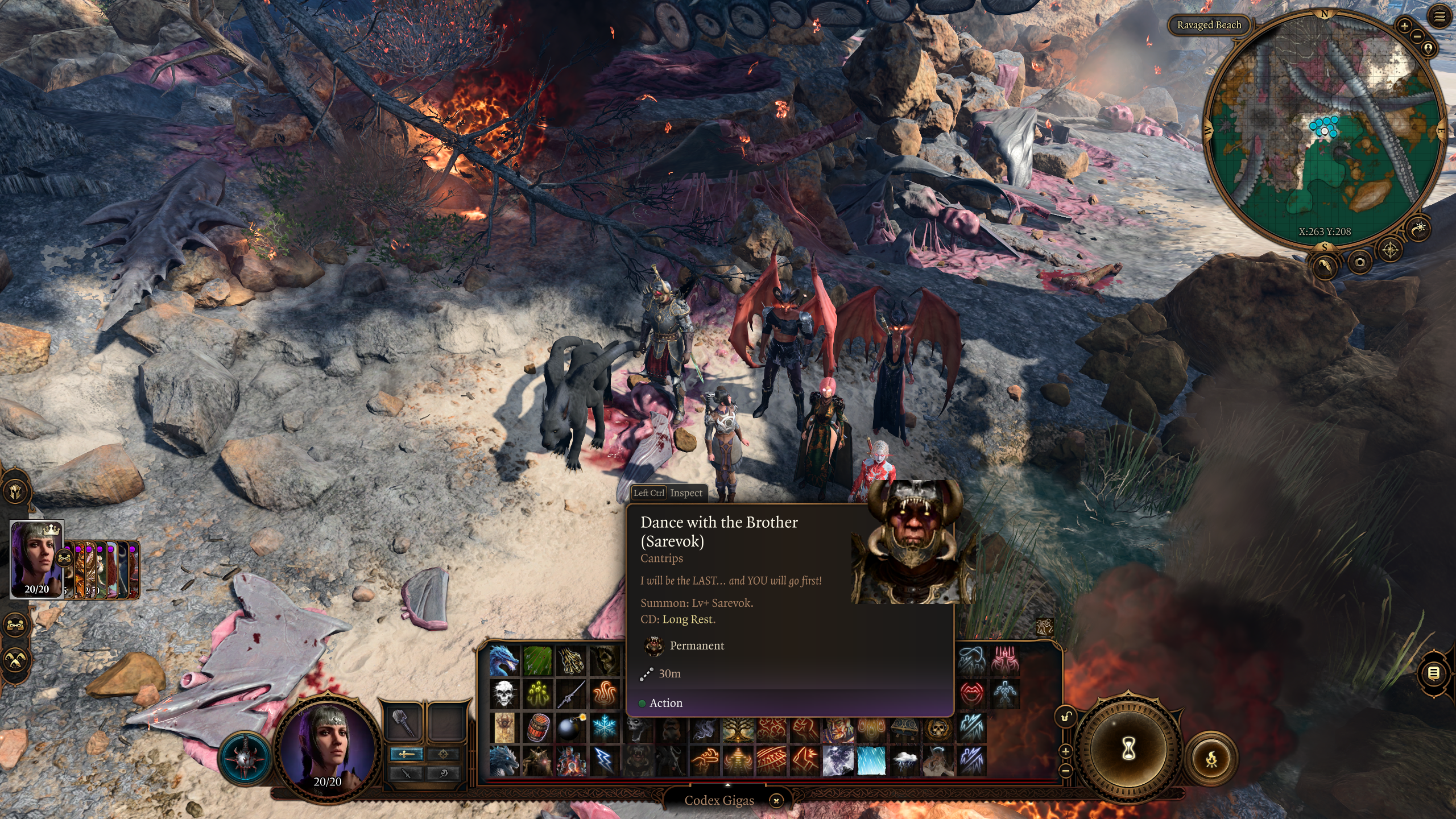Zoom out on the minimap
The height and width of the screenshot is (819, 1456).
(1417, 36)
